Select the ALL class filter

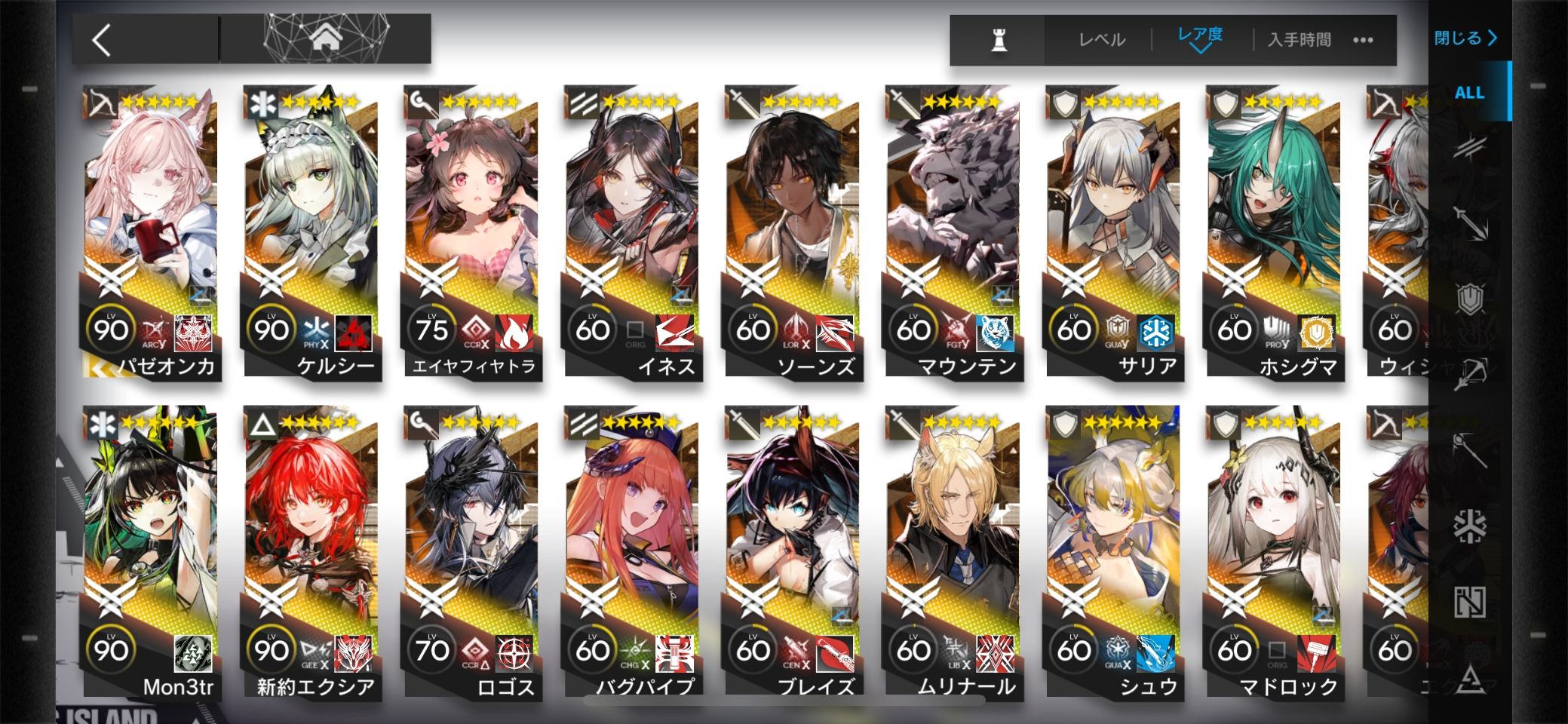(x=1469, y=93)
